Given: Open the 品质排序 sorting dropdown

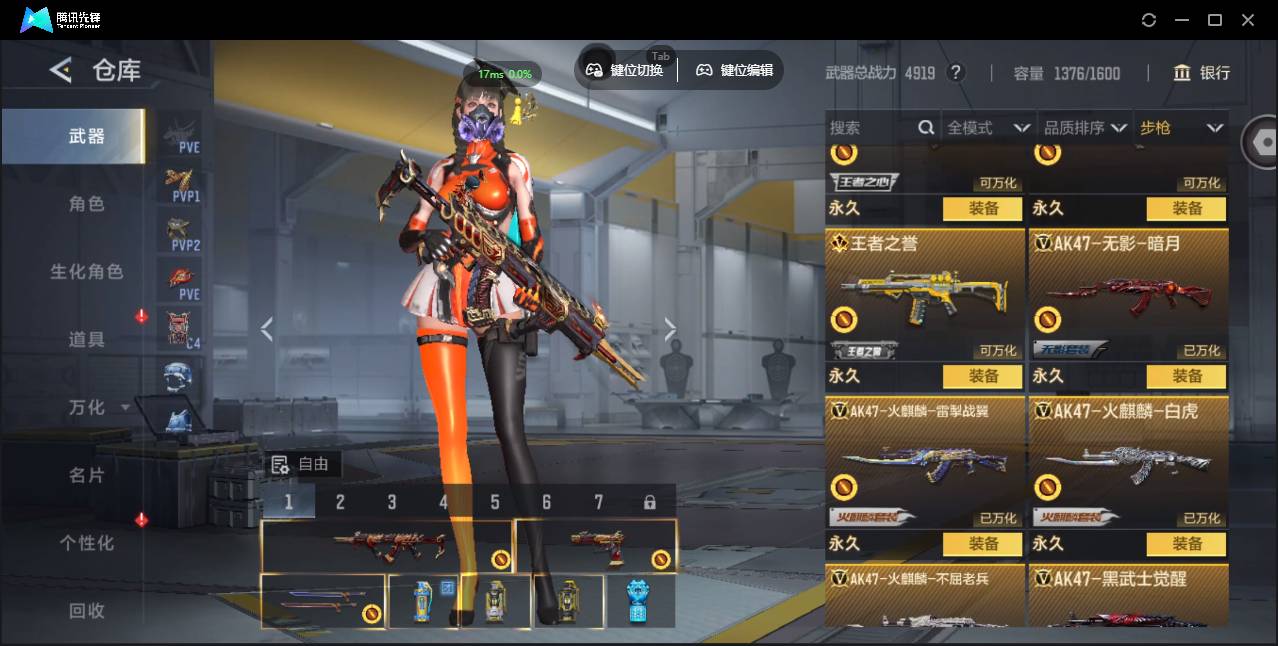Looking at the screenshot, I should click(1085, 128).
